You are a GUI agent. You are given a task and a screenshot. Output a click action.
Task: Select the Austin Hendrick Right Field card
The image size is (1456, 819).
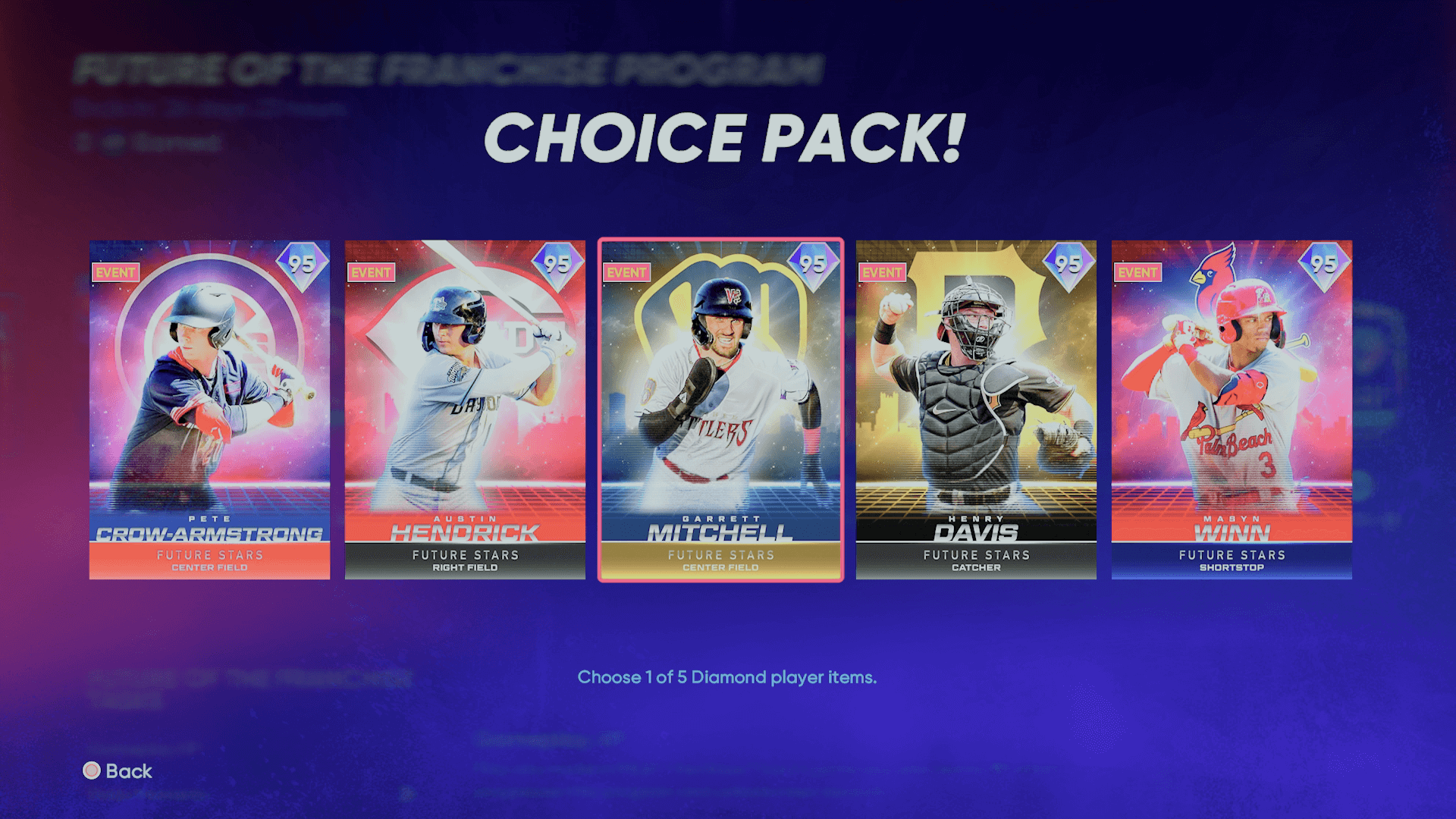464,409
